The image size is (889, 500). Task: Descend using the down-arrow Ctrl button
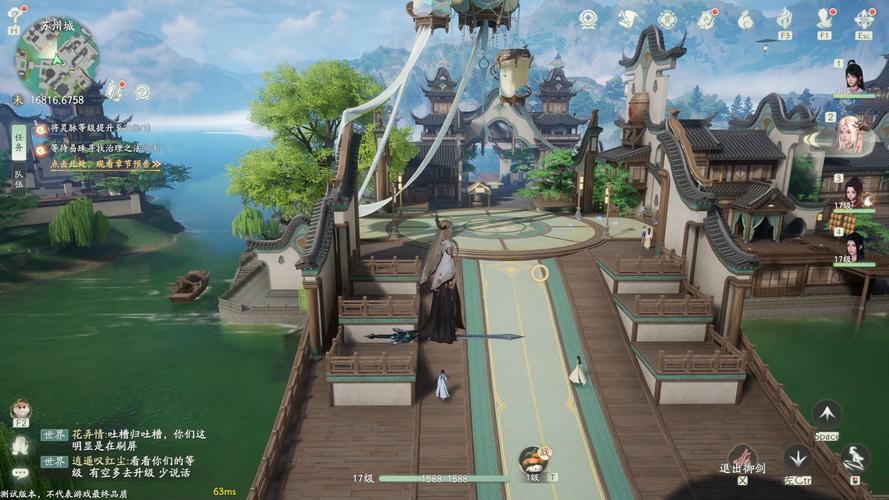pos(797,458)
